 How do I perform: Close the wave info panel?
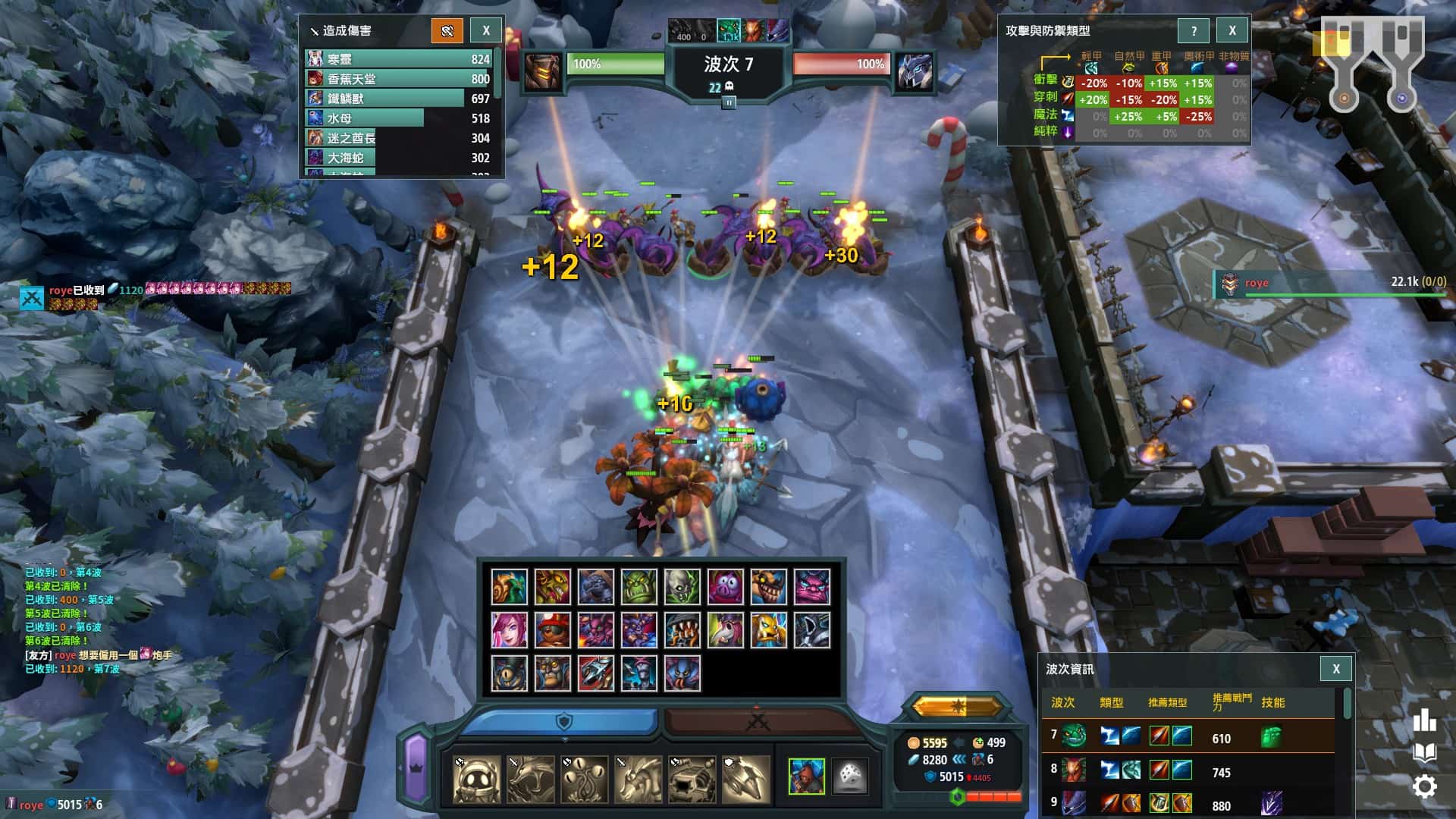point(1336,669)
